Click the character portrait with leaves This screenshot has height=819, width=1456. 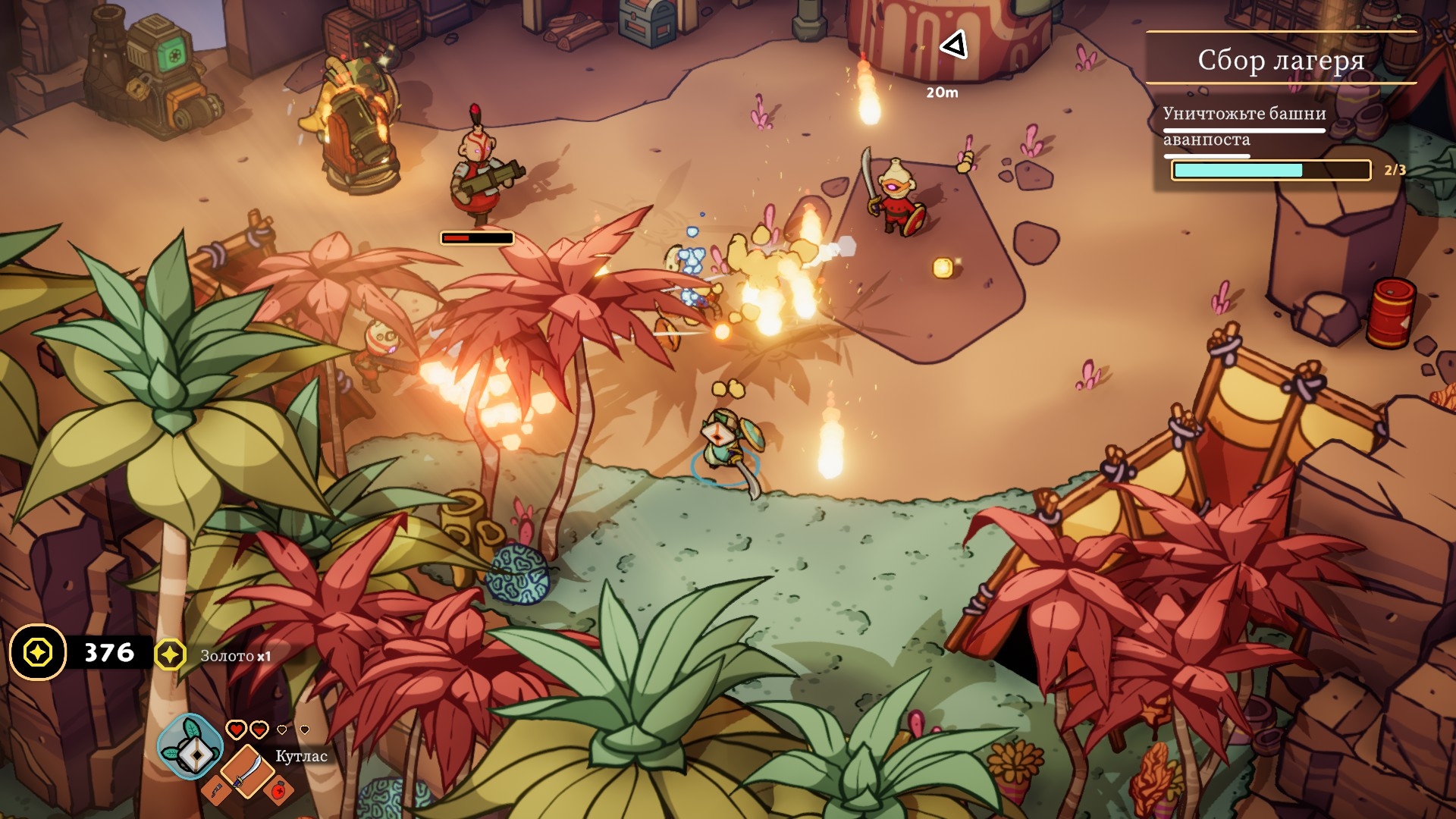click(190, 746)
